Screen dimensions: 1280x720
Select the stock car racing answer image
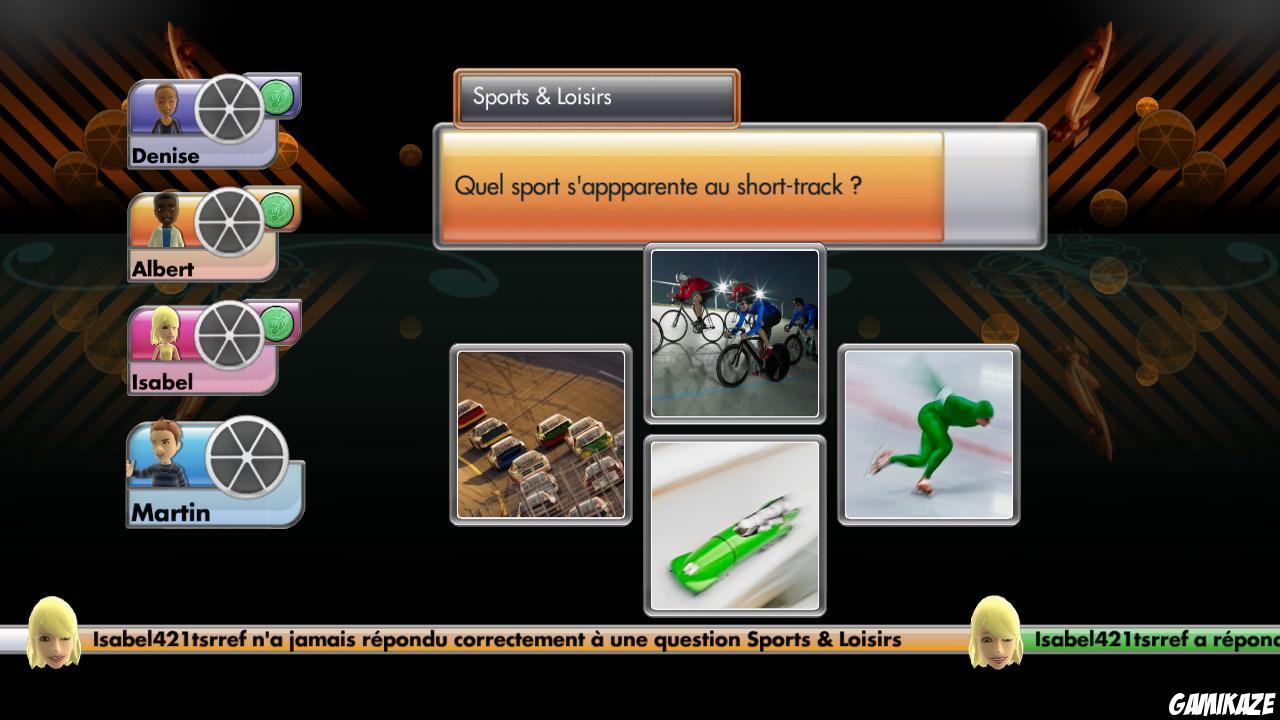541,430
